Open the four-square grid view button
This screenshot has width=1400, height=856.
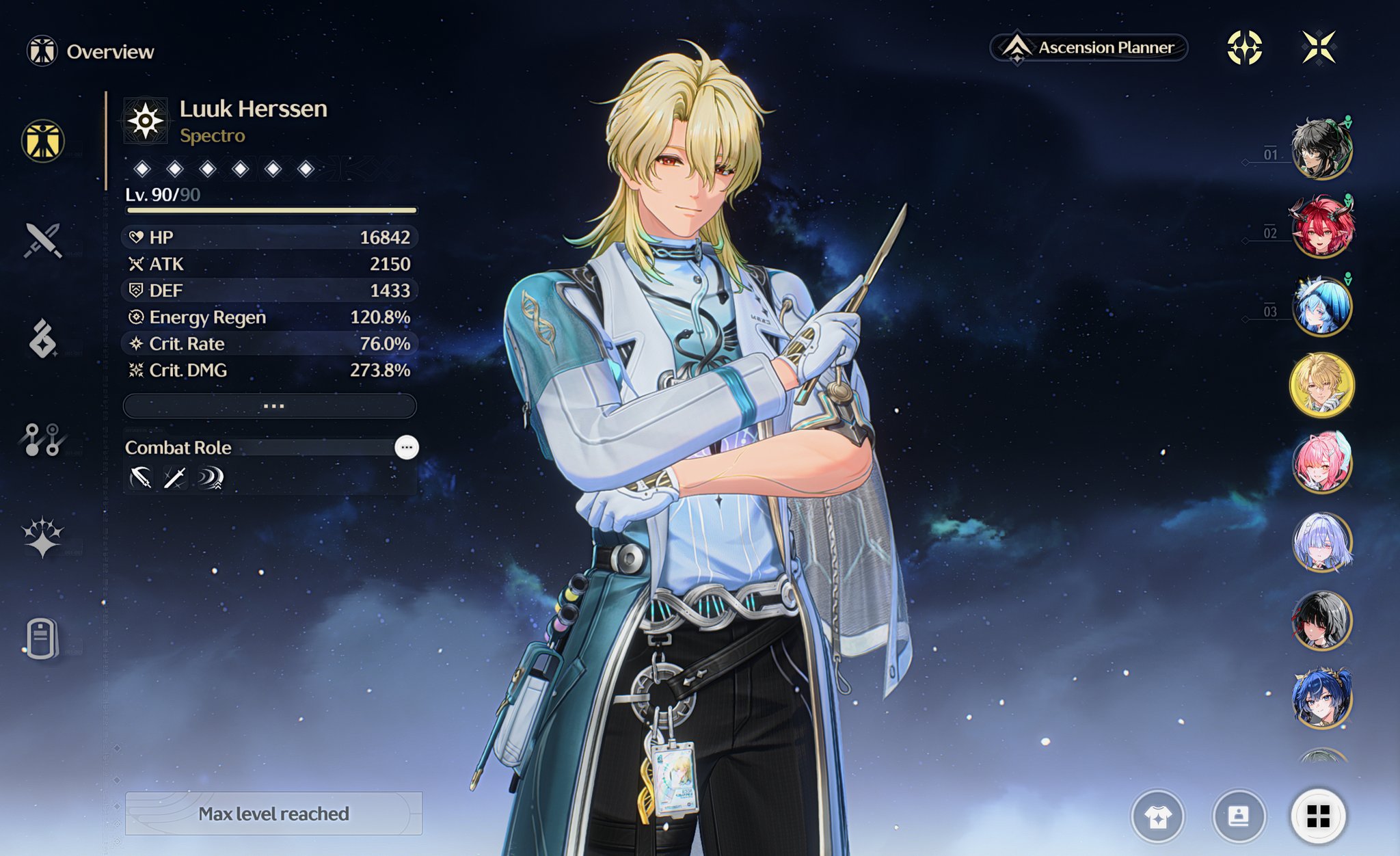1318,816
